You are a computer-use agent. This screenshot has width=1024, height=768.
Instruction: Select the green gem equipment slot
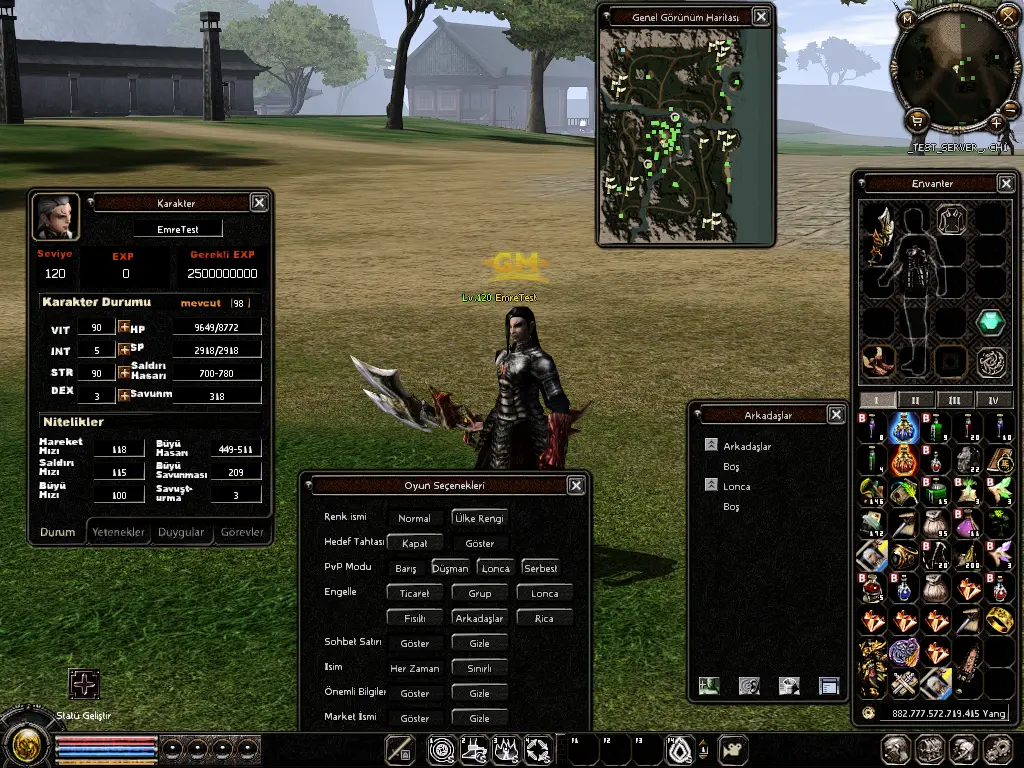point(990,322)
